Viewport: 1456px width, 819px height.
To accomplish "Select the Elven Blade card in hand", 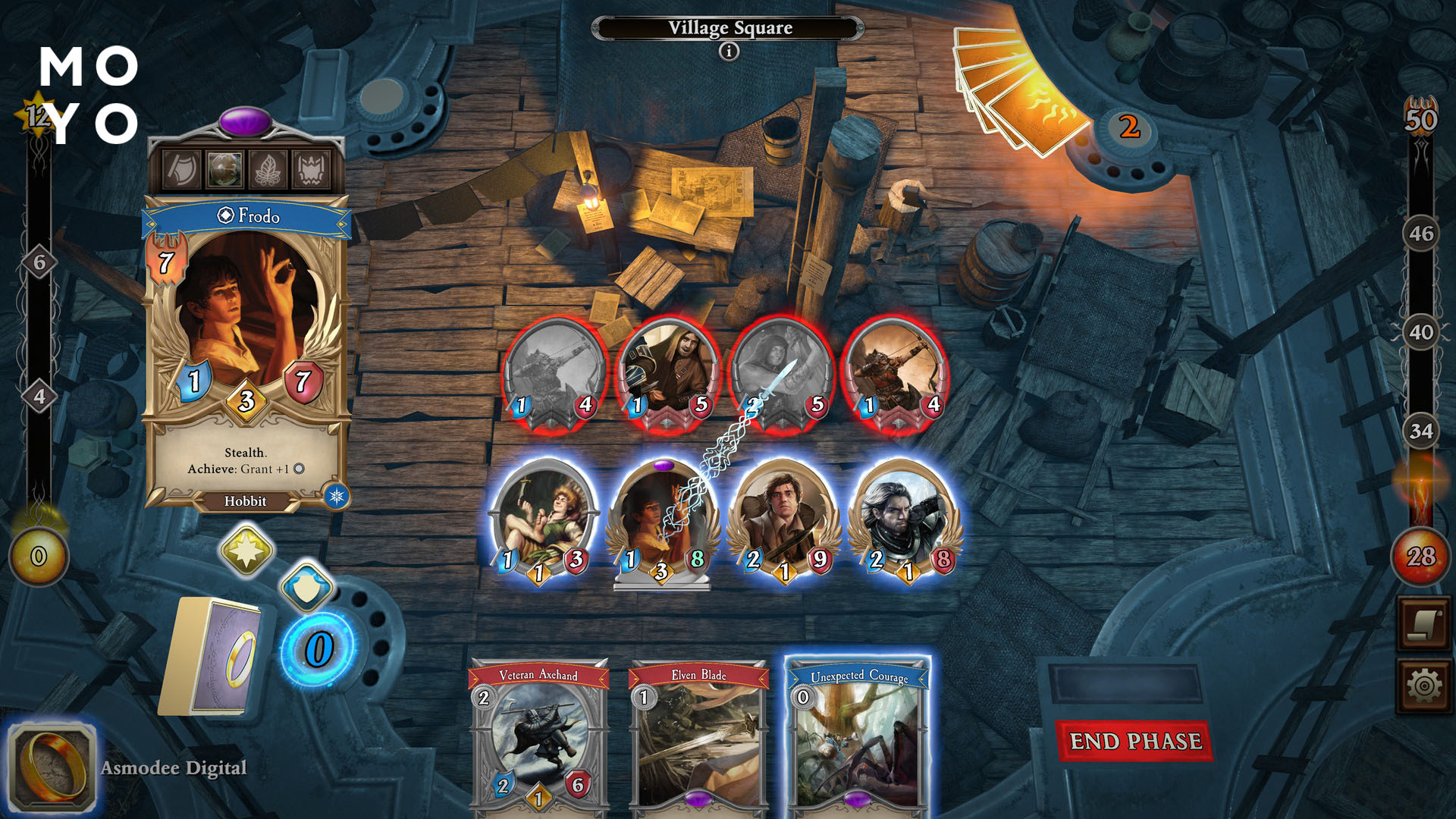I will 698,739.
